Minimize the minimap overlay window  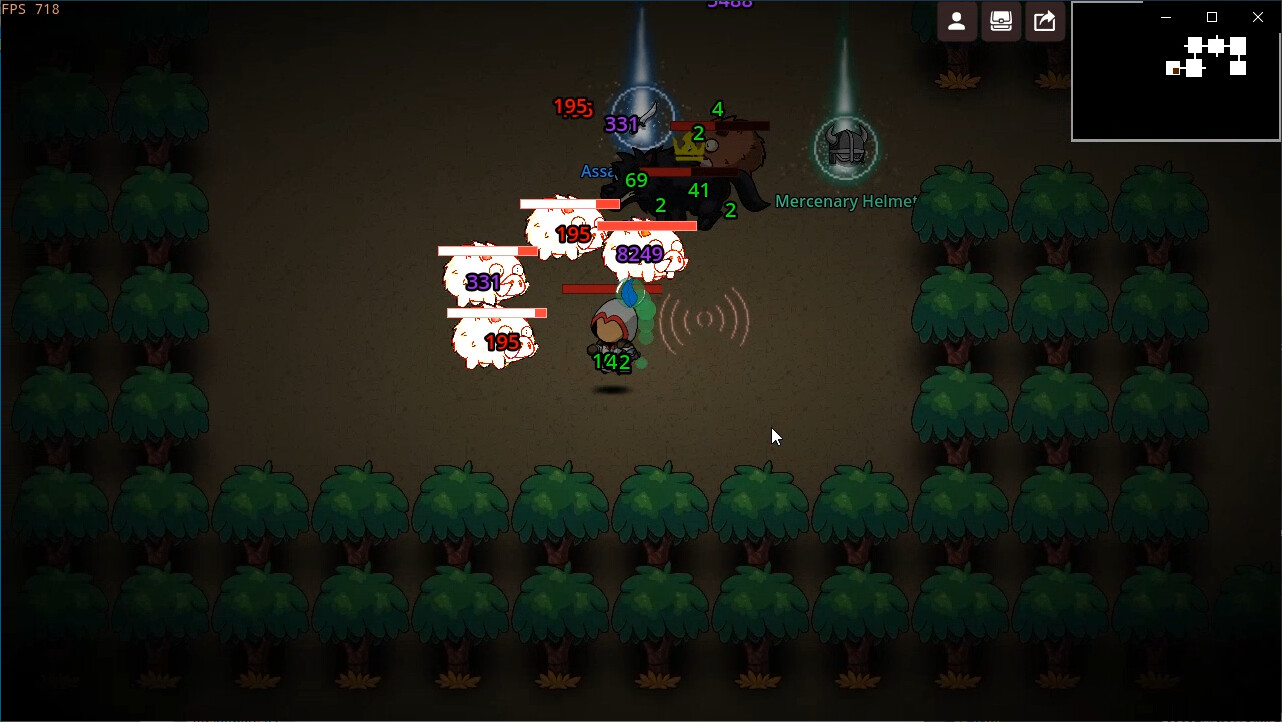pyautogui.click(x=1166, y=17)
